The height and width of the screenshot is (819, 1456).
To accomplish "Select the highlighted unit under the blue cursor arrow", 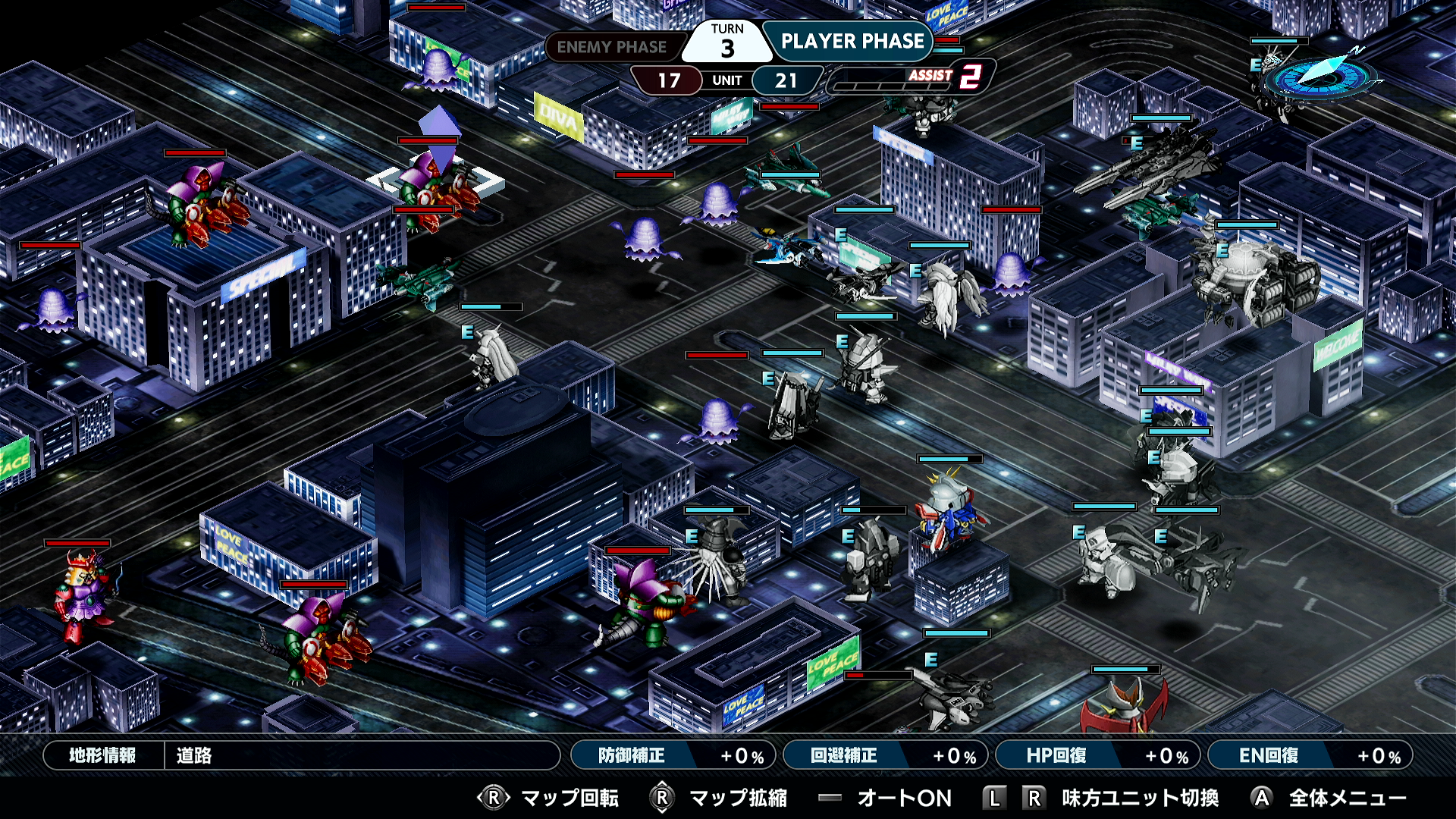I will (436, 193).
